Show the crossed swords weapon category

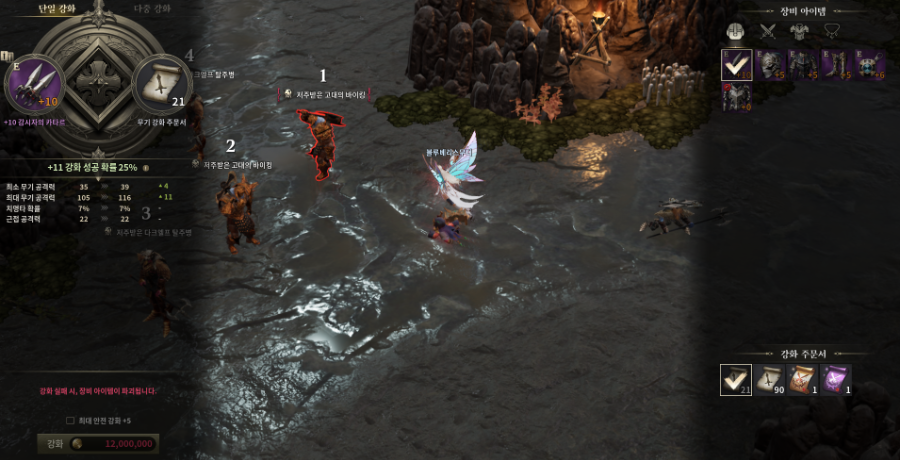[x=768, y=32]
